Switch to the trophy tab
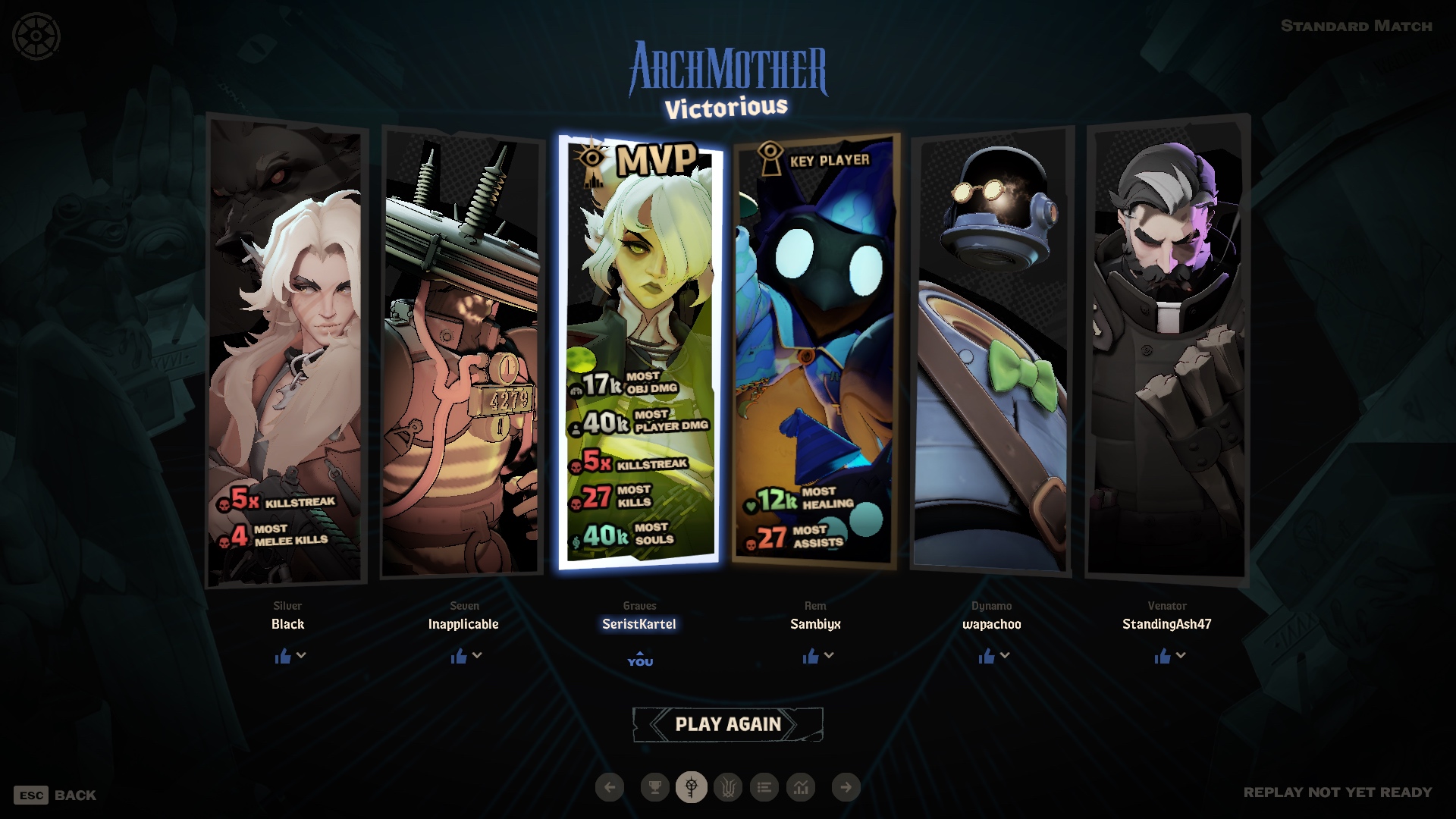Viewport: 1456px width, 819px height. [x=654, y=787]
